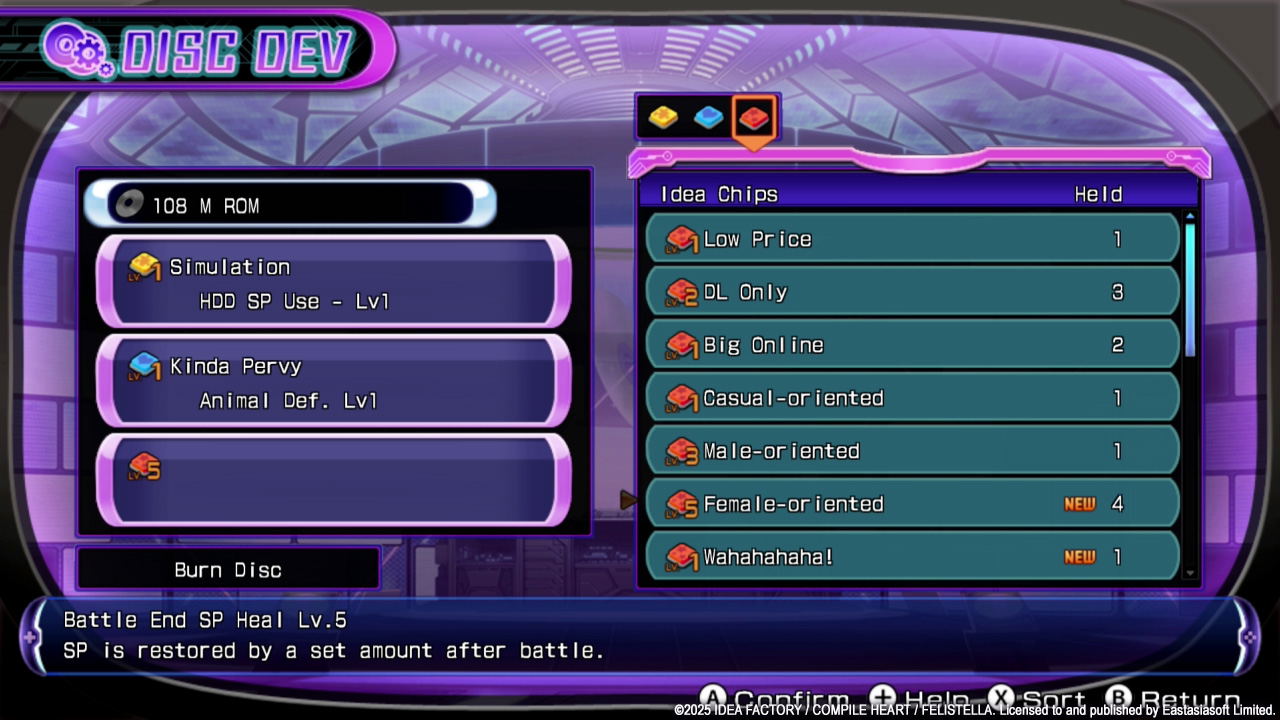The height and width of the screenshot is (720, 1280).
Task: Select the Female-oriented idea chip
Action: coord(912,504)
